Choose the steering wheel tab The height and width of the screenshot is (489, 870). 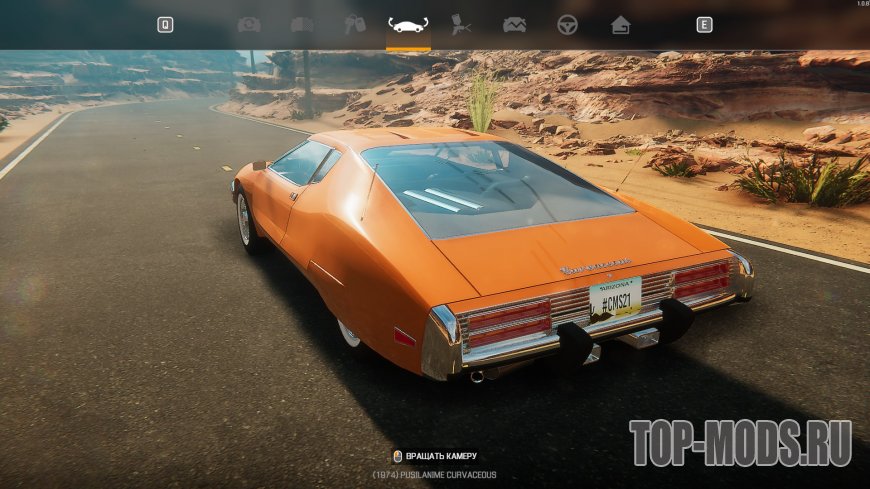(x=567, y=25)
